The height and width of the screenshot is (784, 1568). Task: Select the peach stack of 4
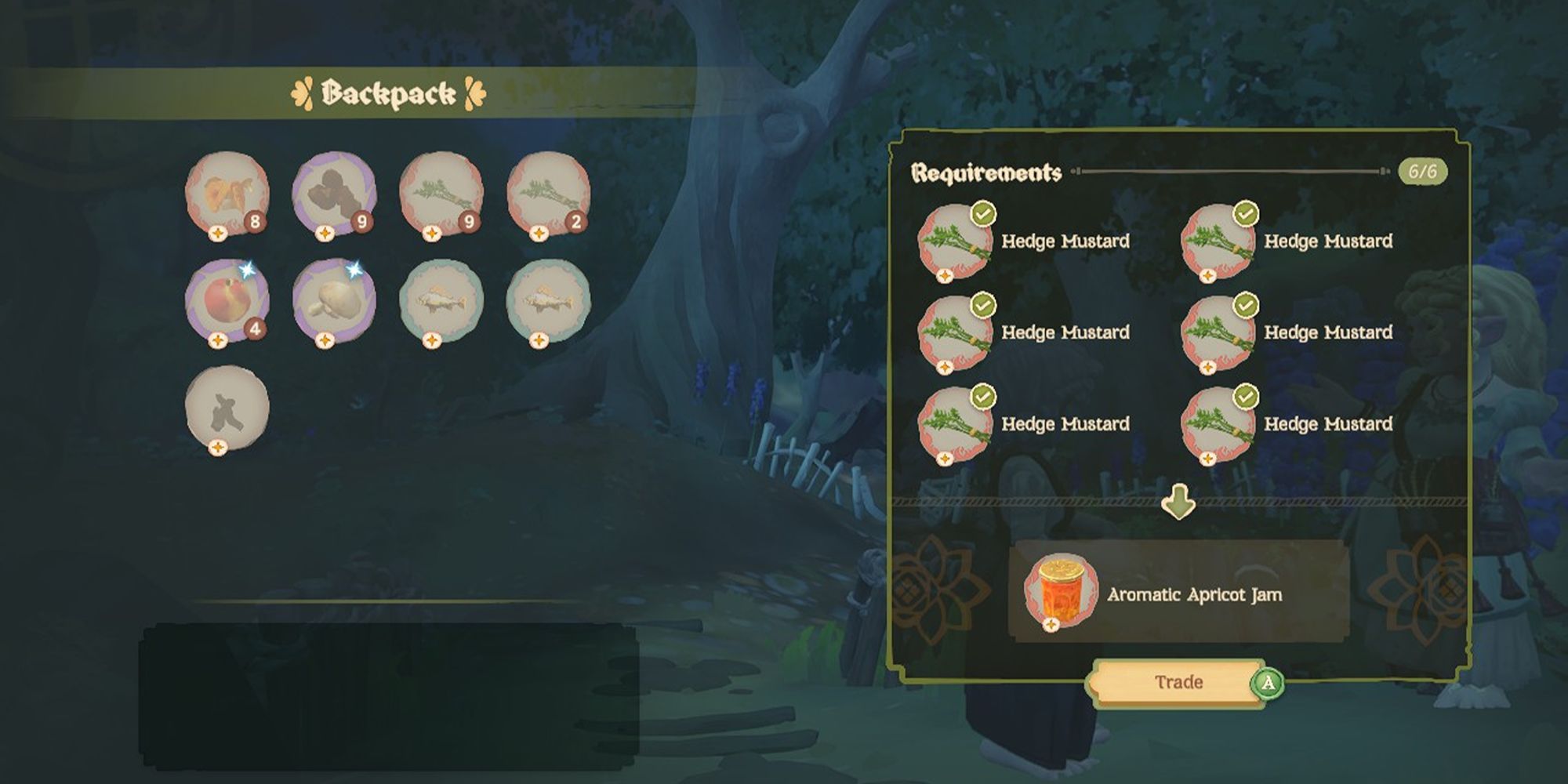[227, 301]
